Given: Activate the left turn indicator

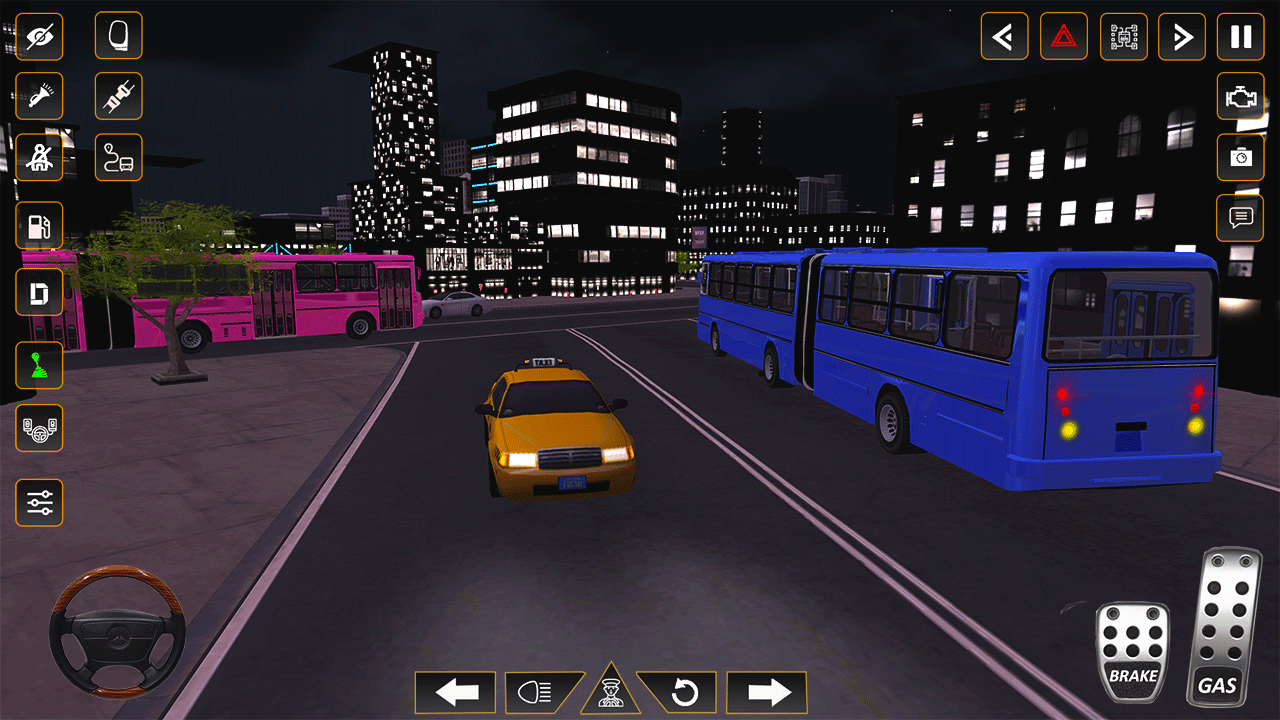Looking at the screenshot, I should (455, 691).
